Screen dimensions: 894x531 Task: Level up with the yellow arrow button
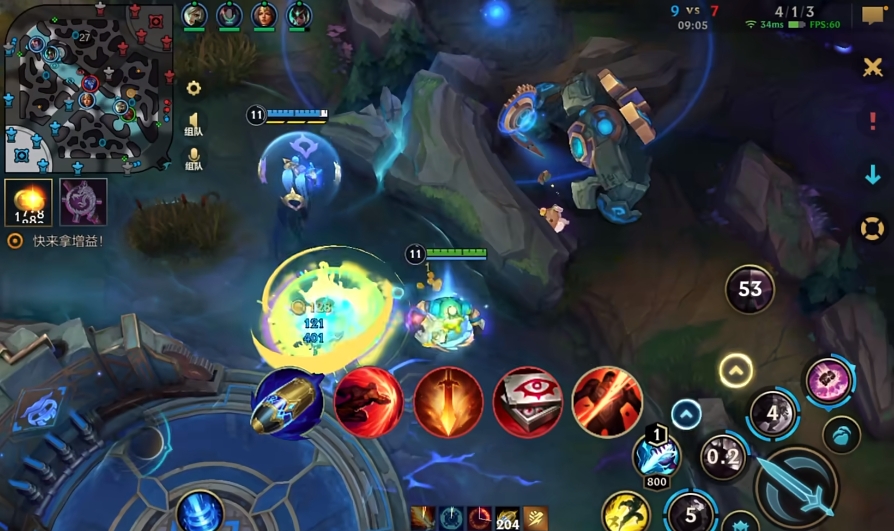(736, 371)
